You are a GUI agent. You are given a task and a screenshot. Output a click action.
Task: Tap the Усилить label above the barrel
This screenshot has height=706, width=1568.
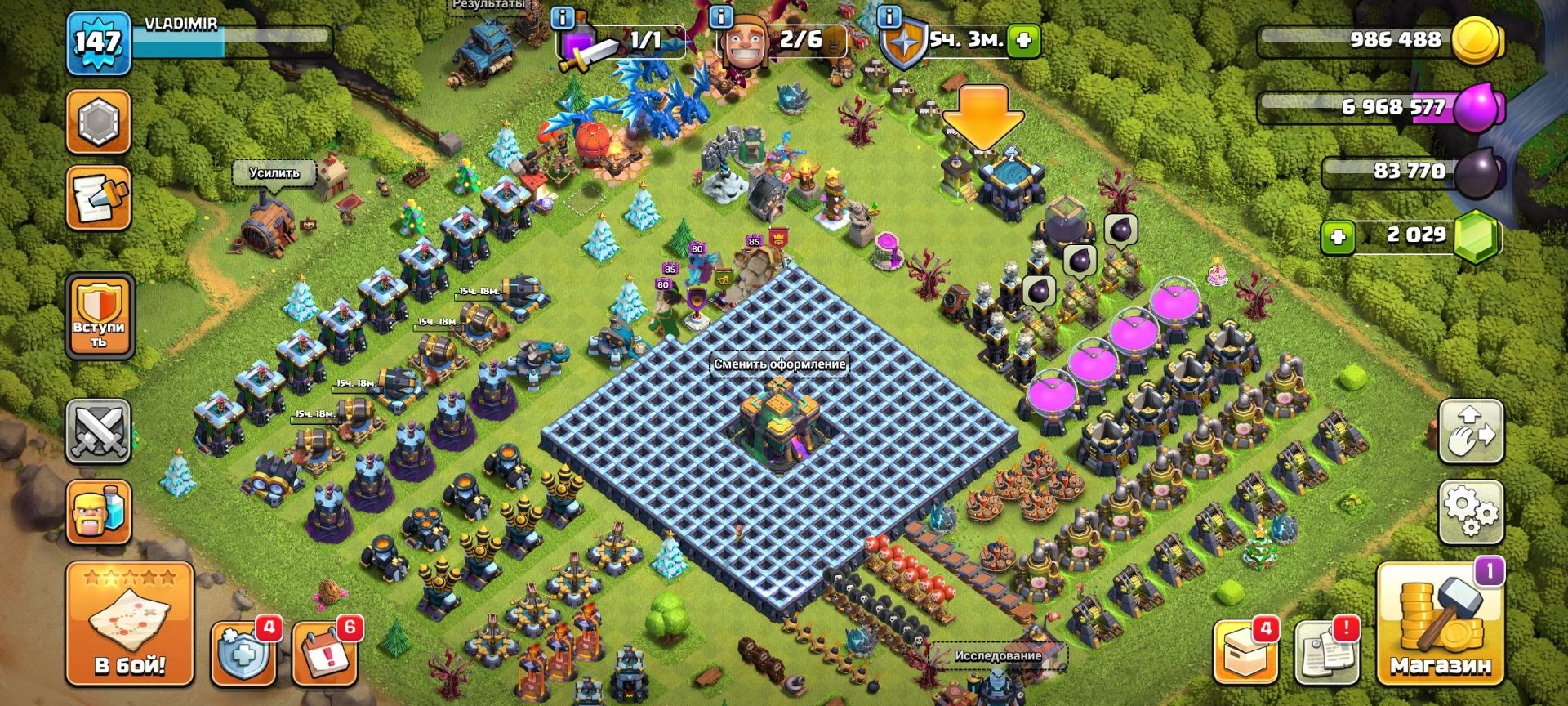point(274,173)
